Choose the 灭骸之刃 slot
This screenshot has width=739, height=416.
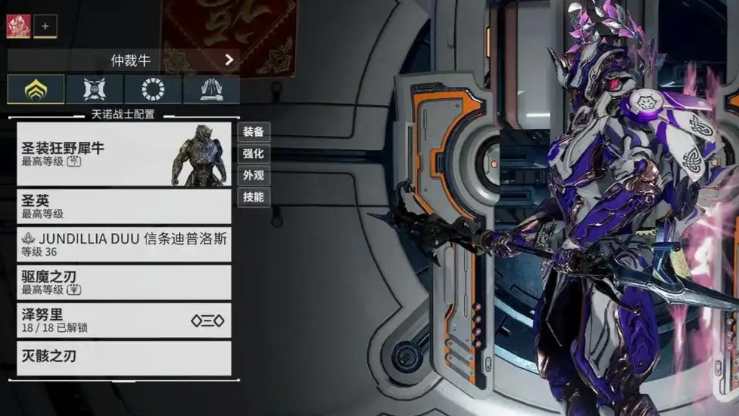124,357
